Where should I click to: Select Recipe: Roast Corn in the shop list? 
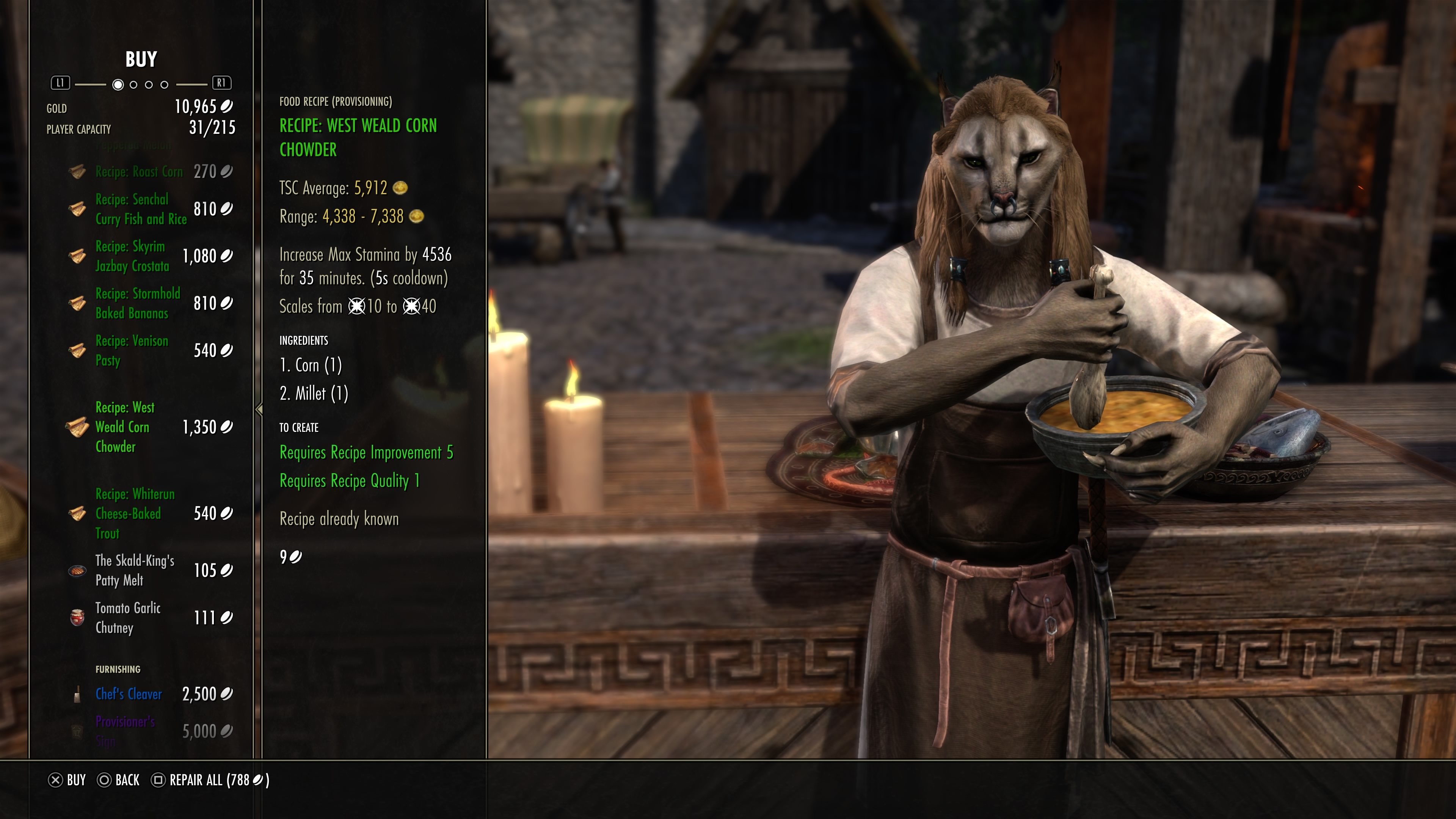[139, 172]
